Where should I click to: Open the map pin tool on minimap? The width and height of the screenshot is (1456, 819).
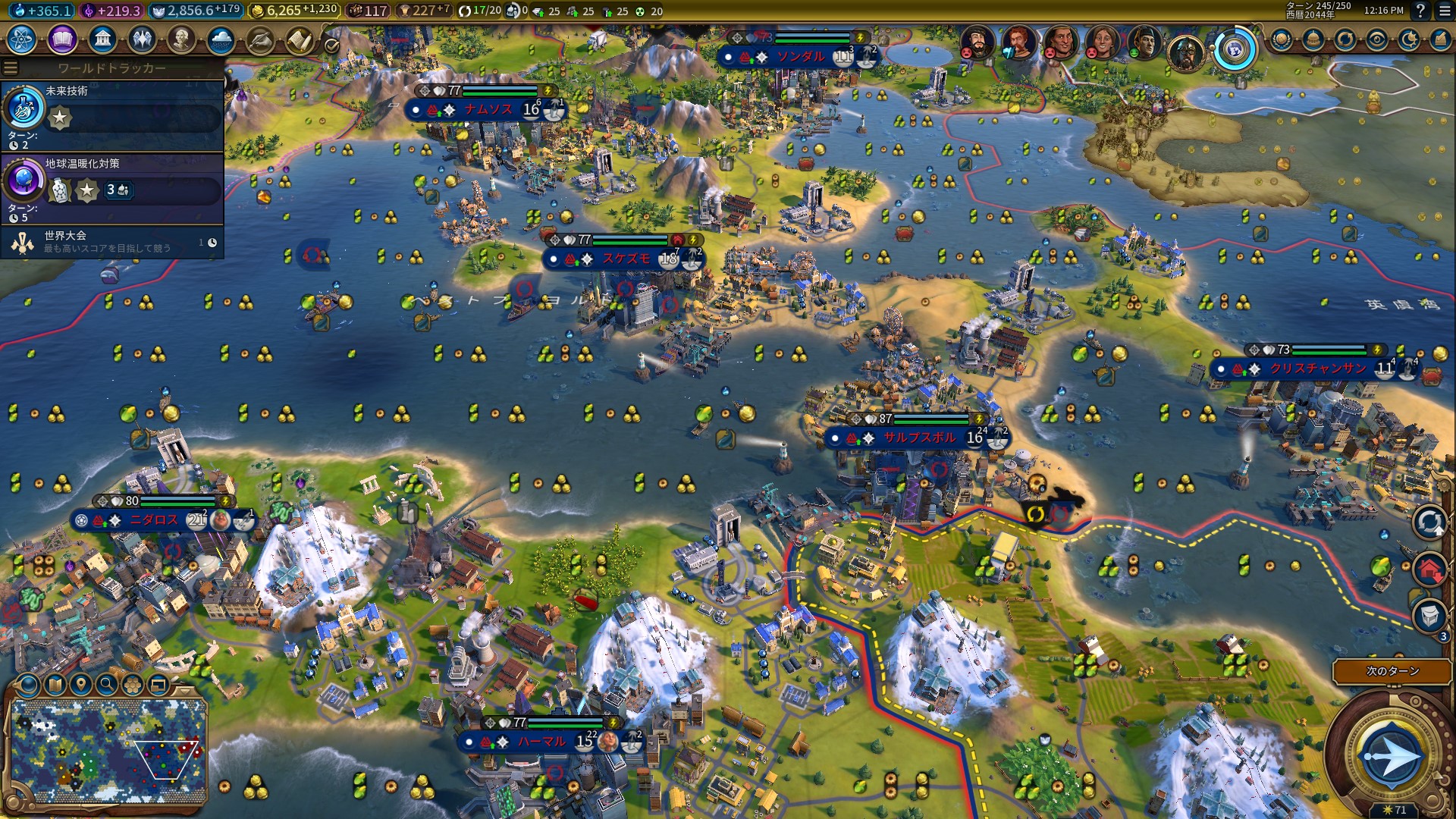click(81, 686)
